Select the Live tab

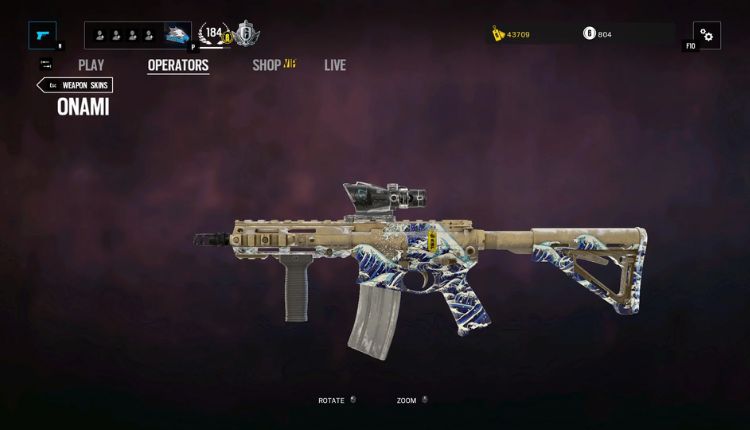[335, 66]
